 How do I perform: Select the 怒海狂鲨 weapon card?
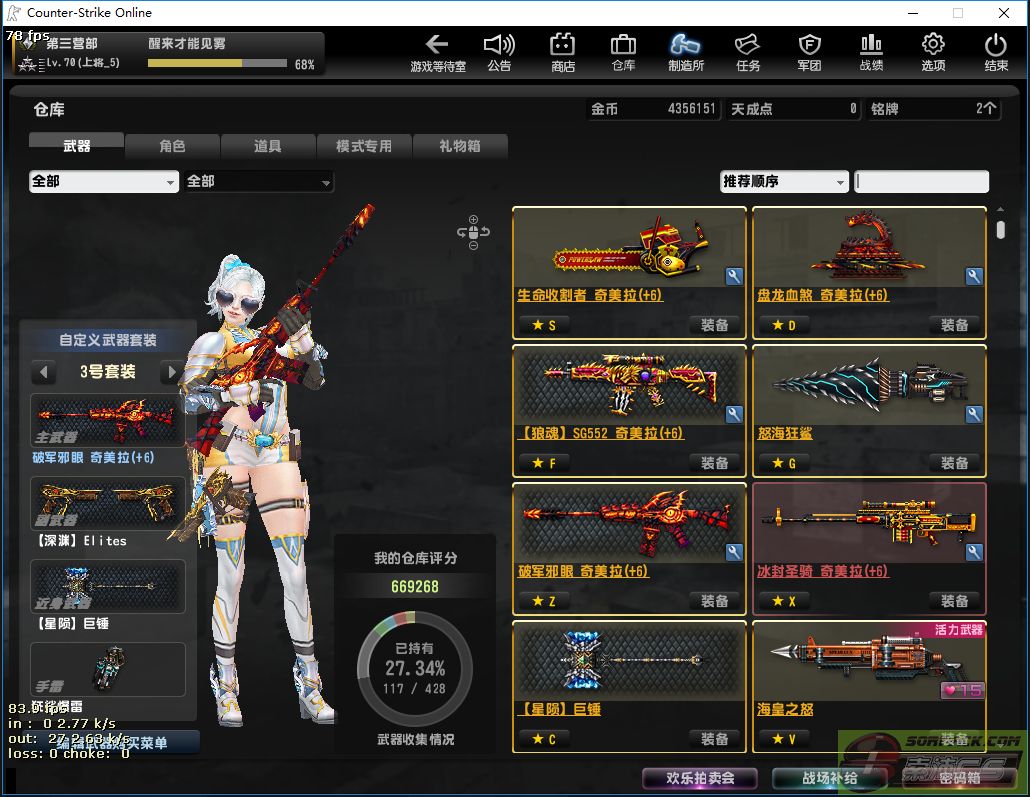click(868, 396)
